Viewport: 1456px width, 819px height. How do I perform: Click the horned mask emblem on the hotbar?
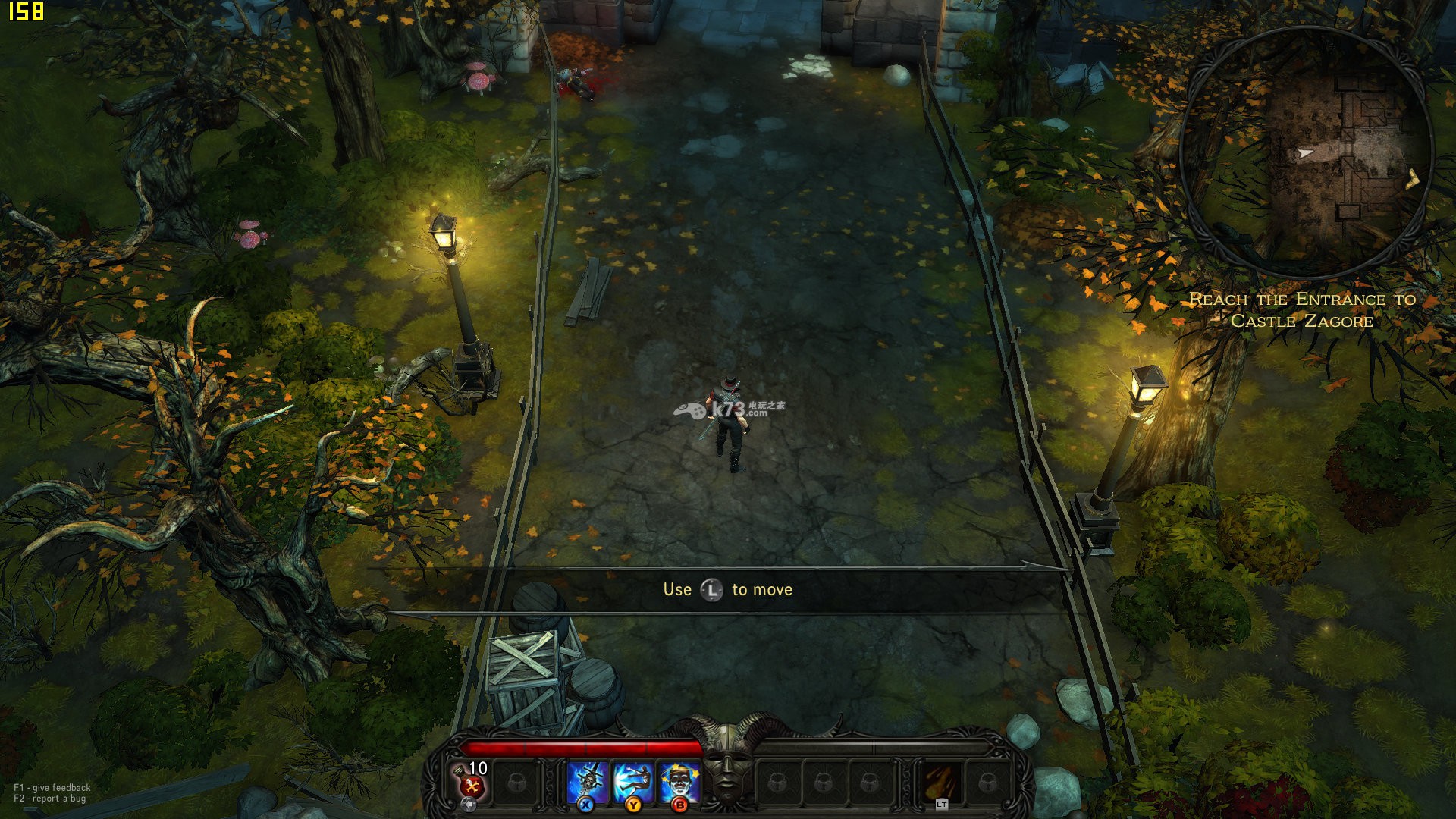(727, 762)
